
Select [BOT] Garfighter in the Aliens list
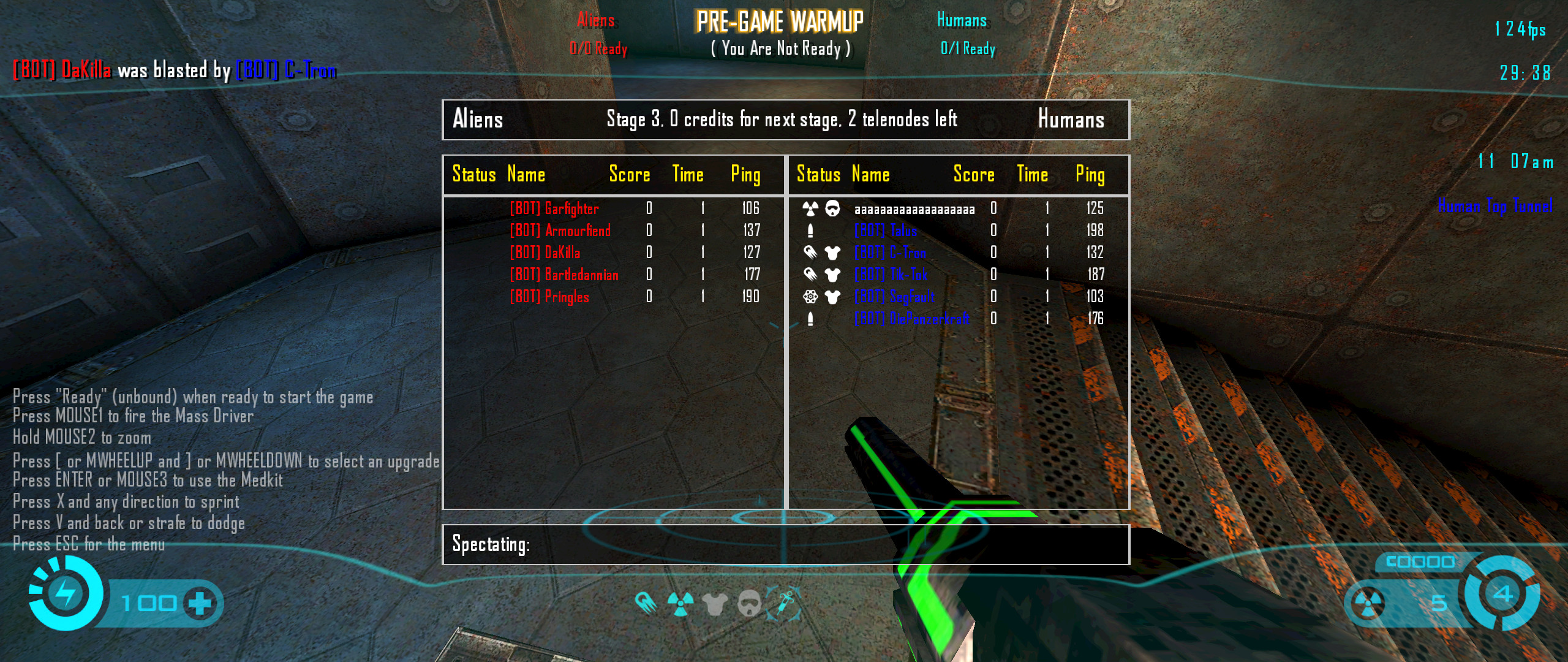(x=554, y=209)
